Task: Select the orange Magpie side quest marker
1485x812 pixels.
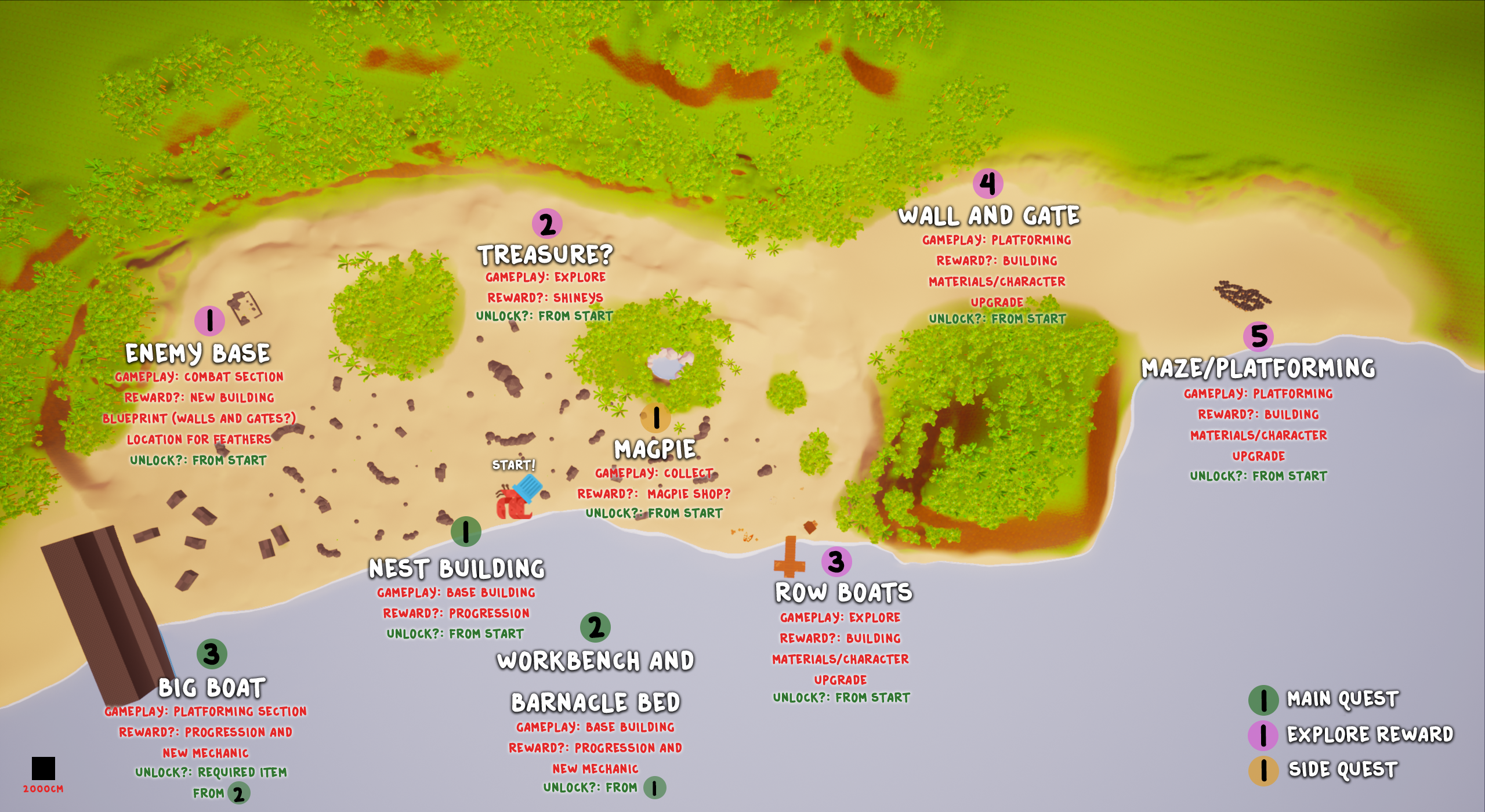Action: pyautogui.click(x=655, y=417)
